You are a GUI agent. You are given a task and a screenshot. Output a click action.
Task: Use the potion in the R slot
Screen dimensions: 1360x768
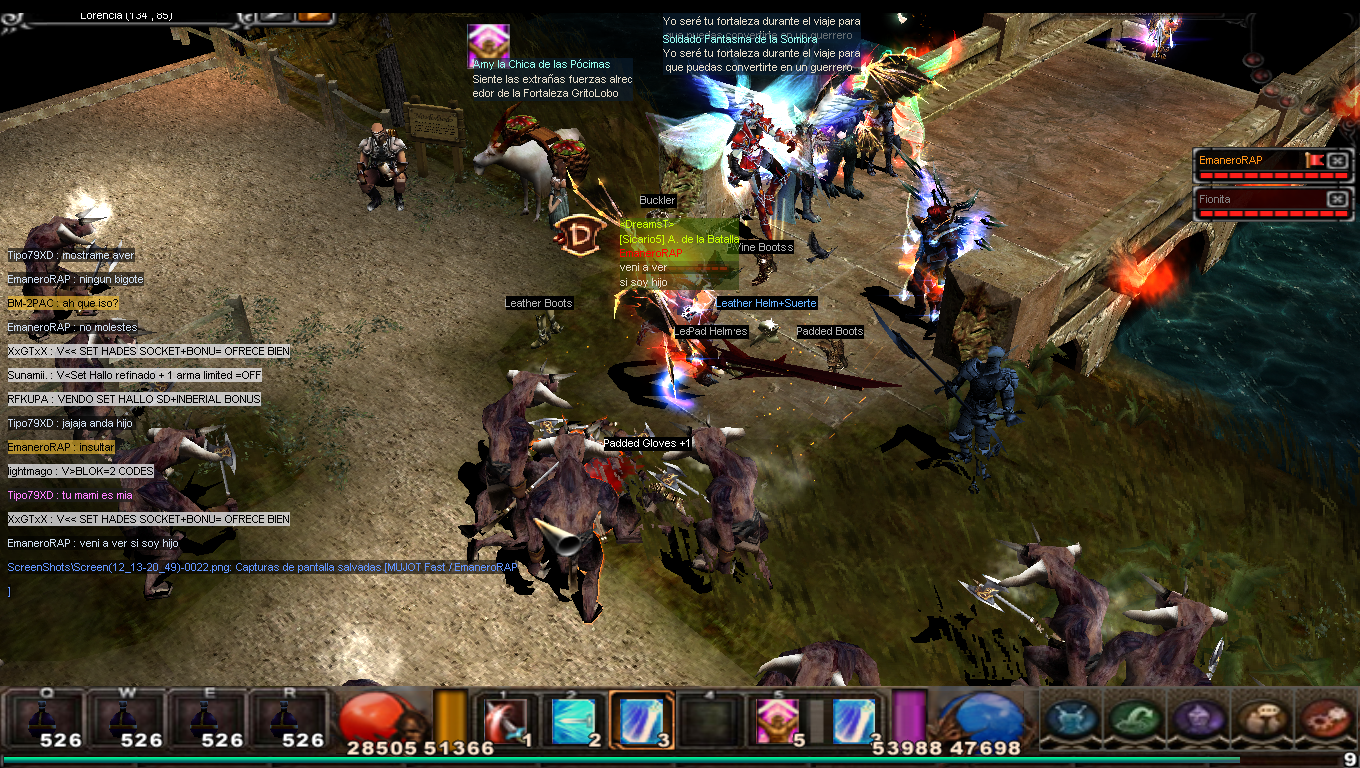click(x=288, y=719)
